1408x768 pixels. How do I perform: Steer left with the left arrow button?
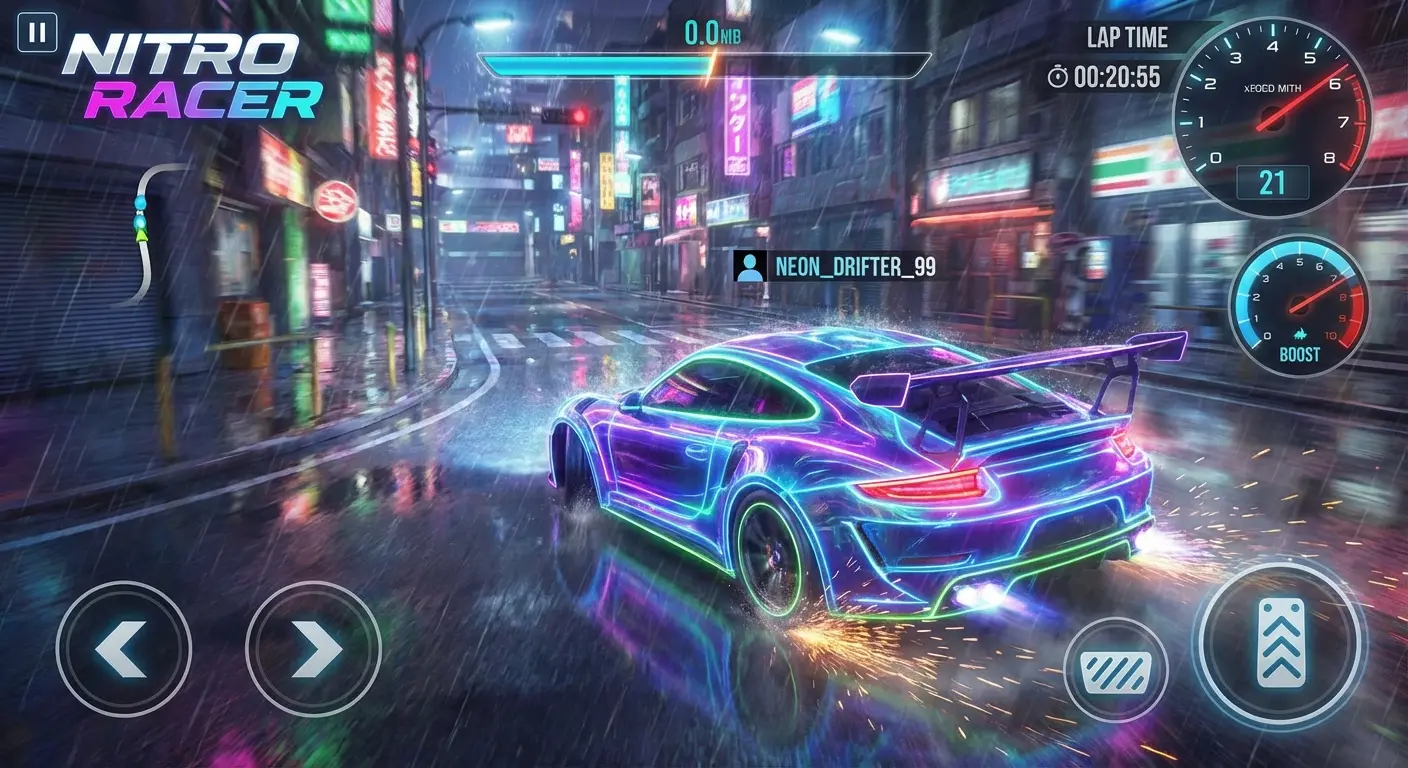[x=123, y=649]
